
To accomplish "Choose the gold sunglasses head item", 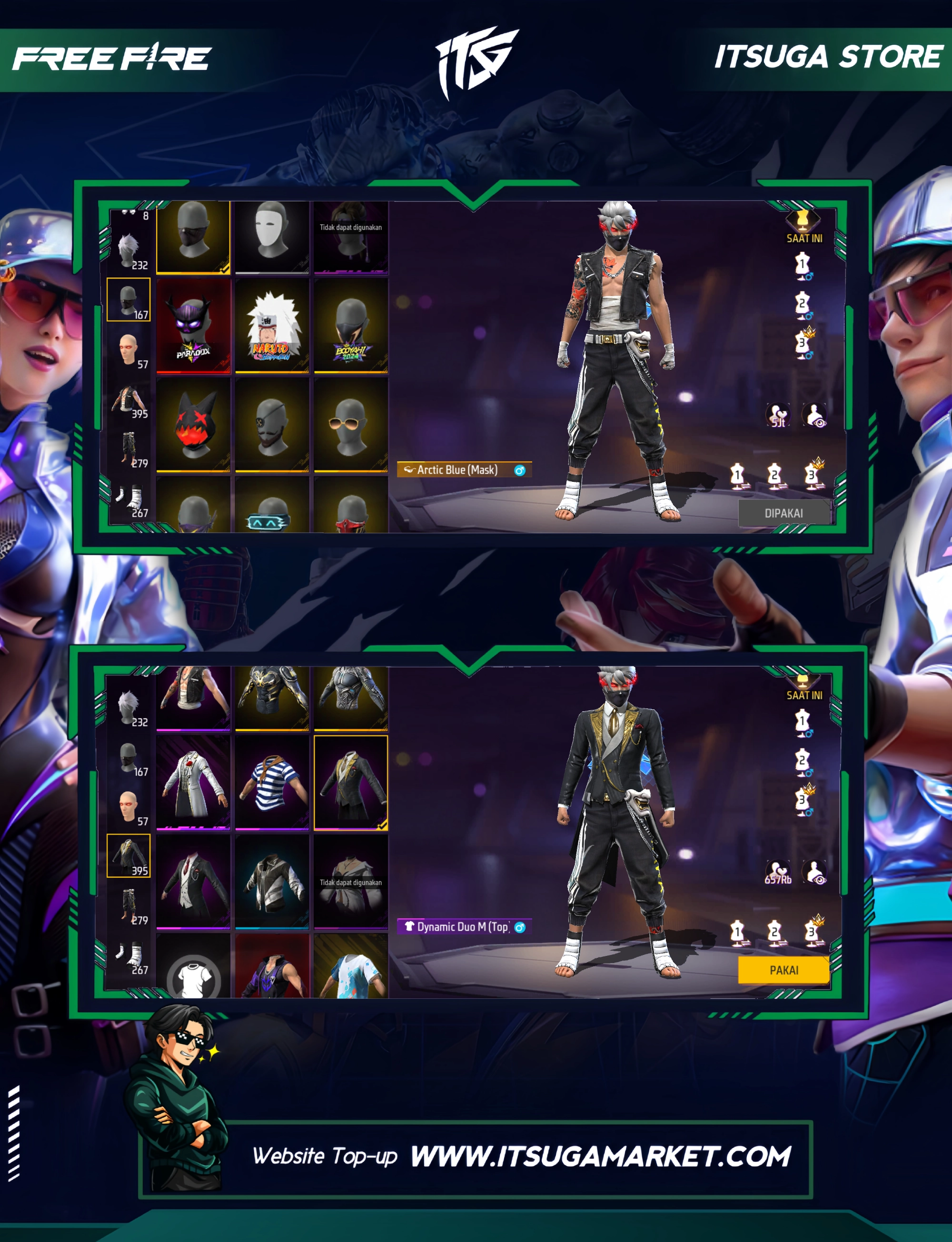I will pos(351,425).
